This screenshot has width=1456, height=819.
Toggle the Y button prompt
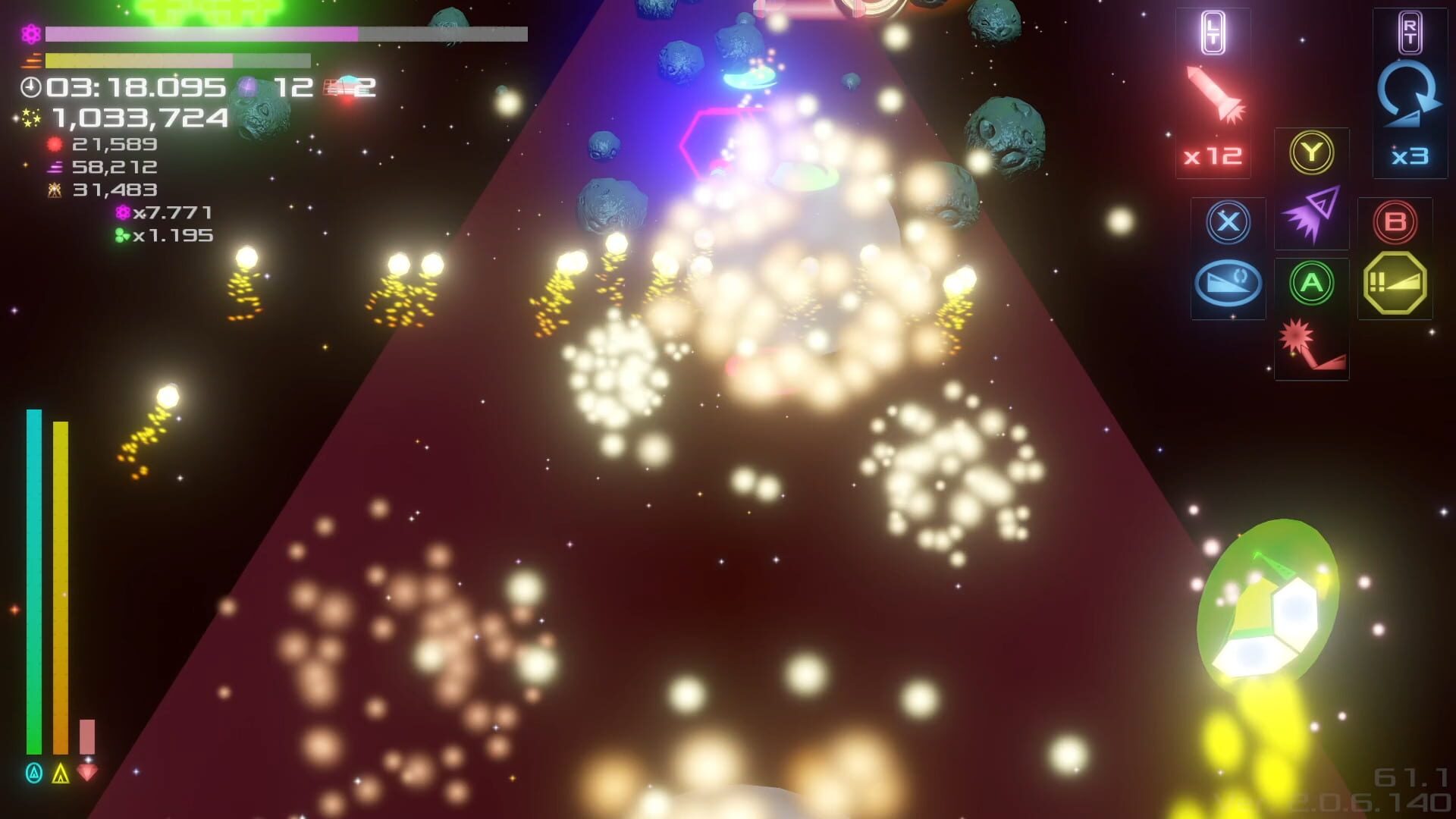pyautogui.click(x=1312, y=152)
